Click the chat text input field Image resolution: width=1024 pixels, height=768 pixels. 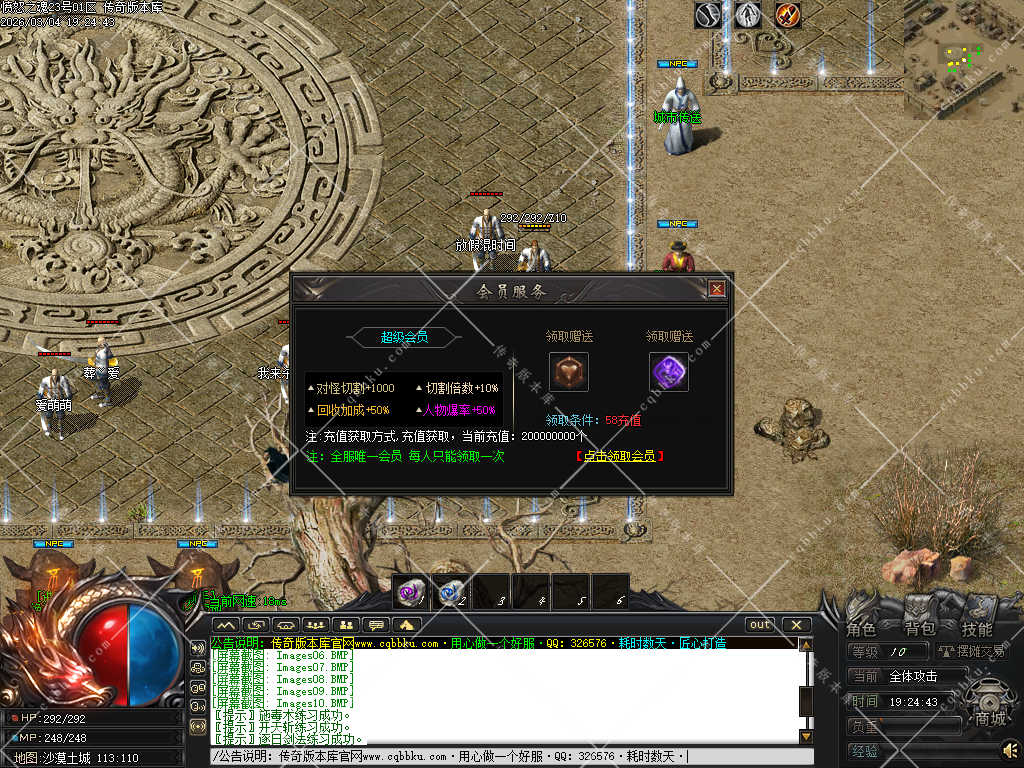(x=500, y=757)
